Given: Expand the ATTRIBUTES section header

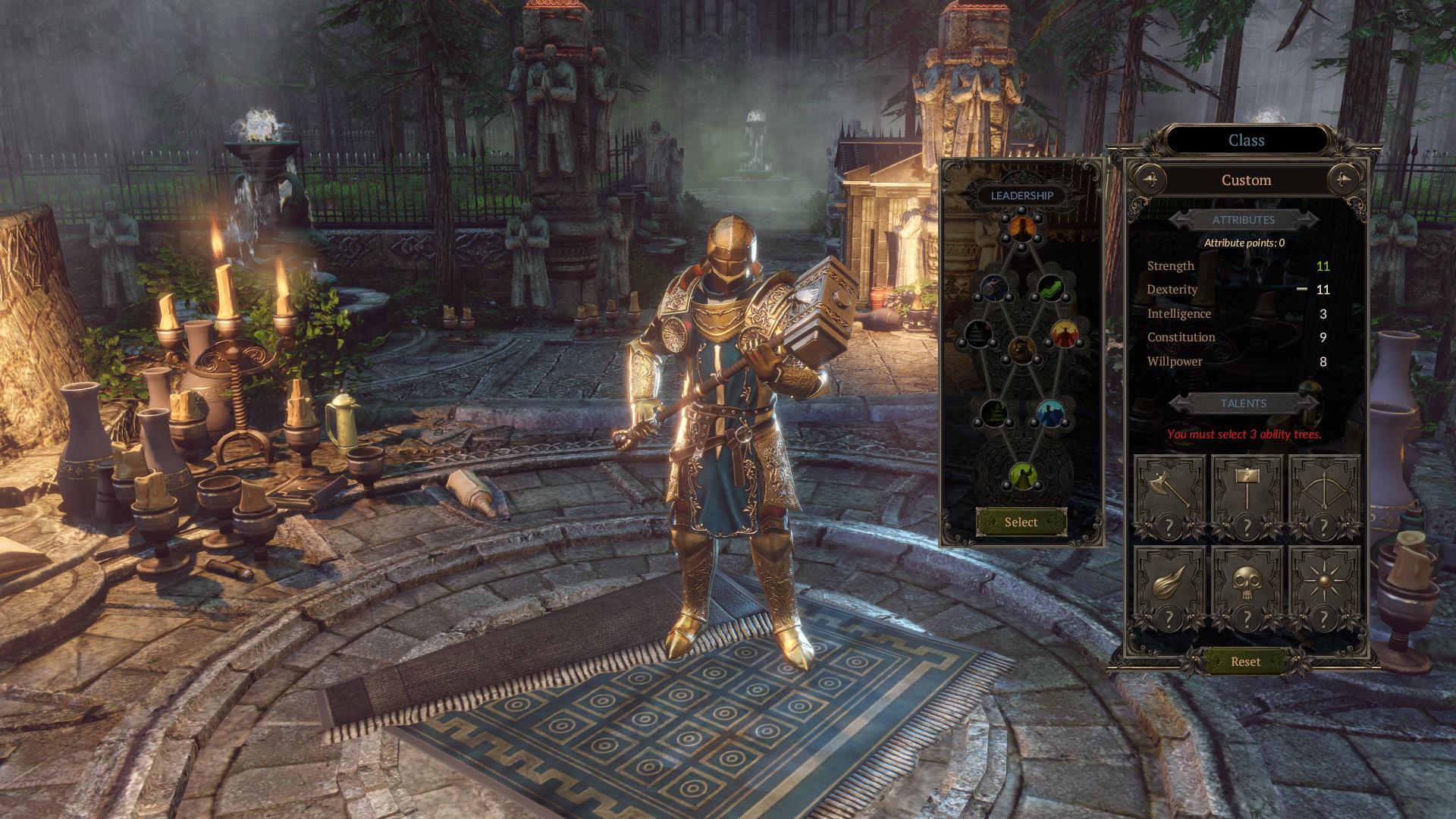Looking at the screenshot, I should point(1246,220).
